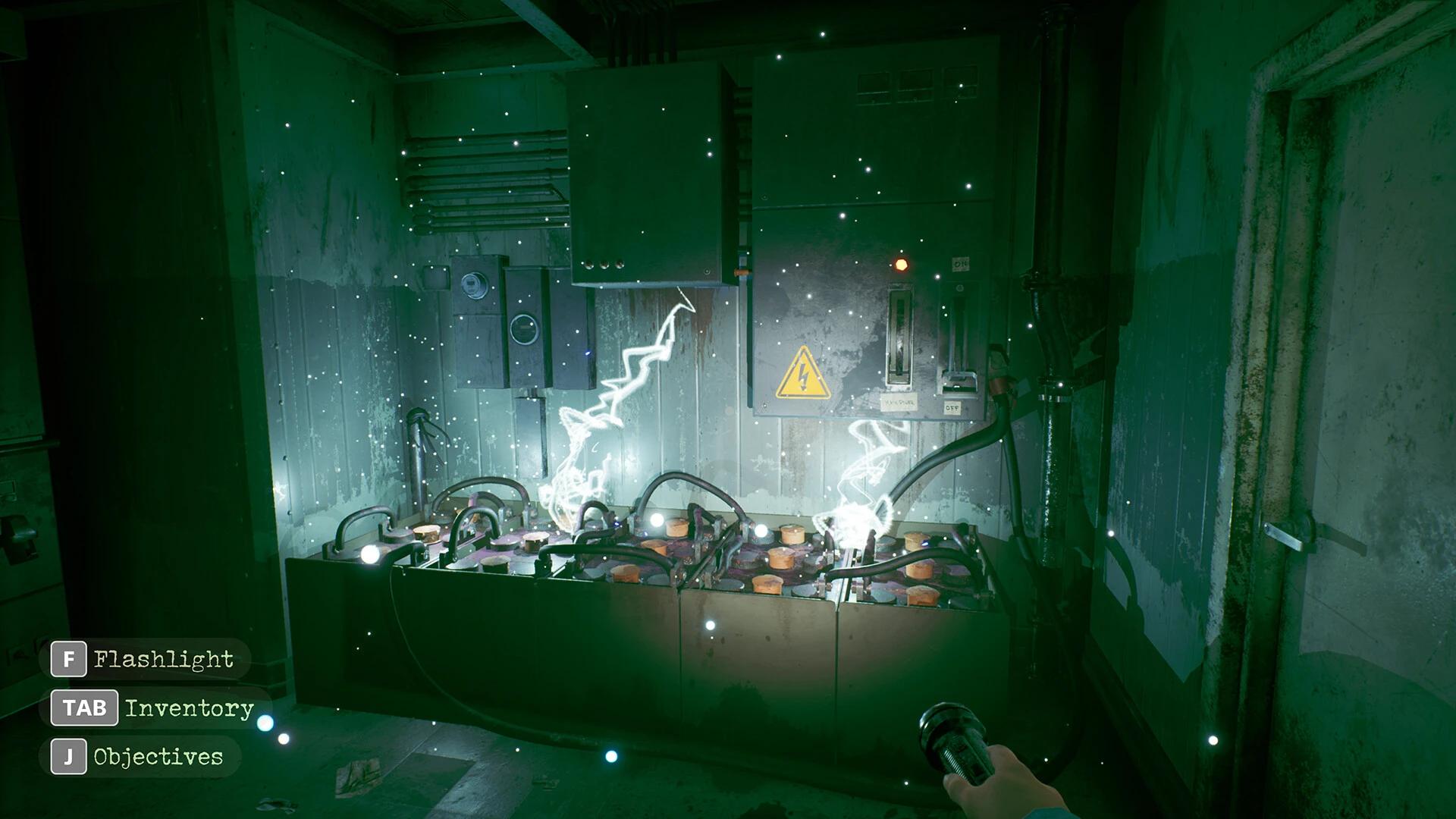This screenshot has height=819, width=1456.
Task: Click the circular gauge on the dark breaker box
Action: 524,329
